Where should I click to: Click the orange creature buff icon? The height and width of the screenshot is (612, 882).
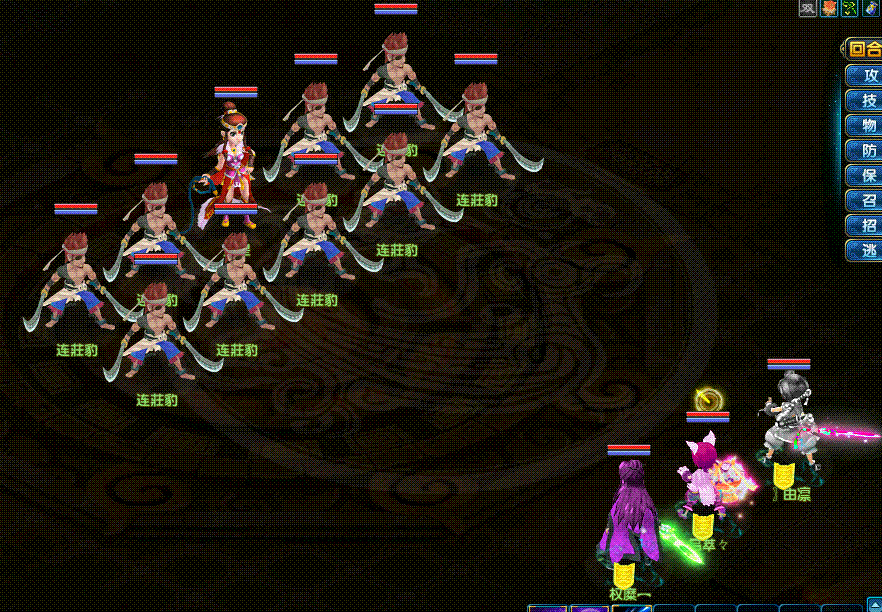[829, 9]
